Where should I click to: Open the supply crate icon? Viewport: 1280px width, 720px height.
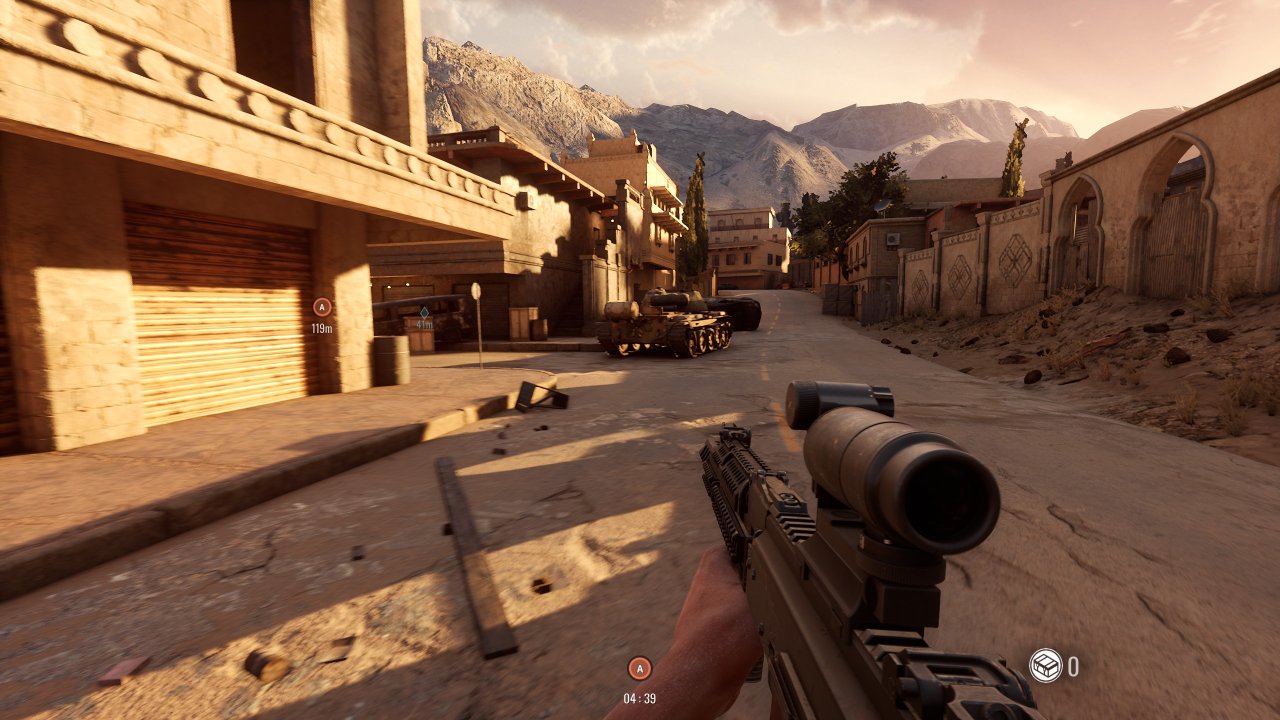(1045, 665)
